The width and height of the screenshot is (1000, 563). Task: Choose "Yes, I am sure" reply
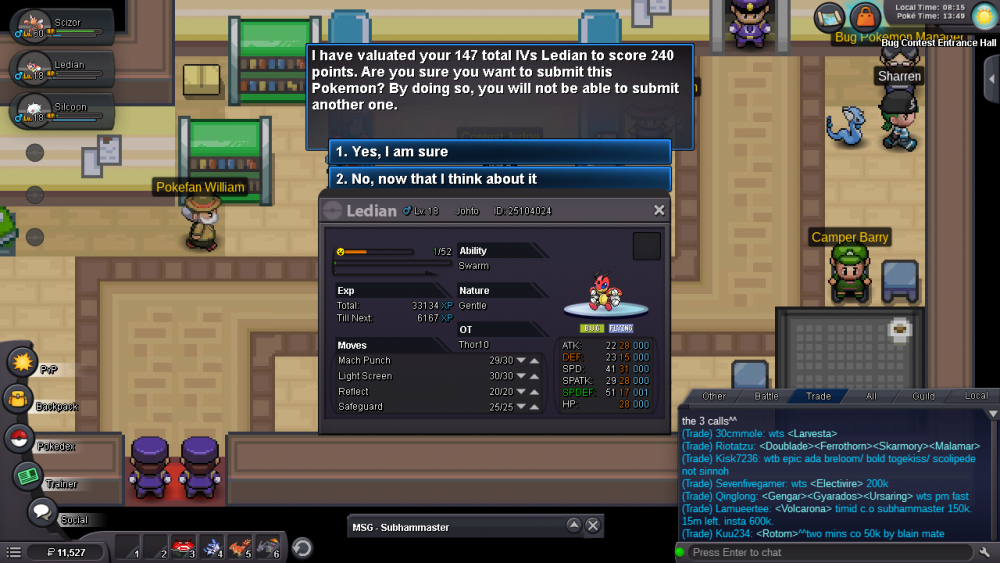(x=500, y=152)
